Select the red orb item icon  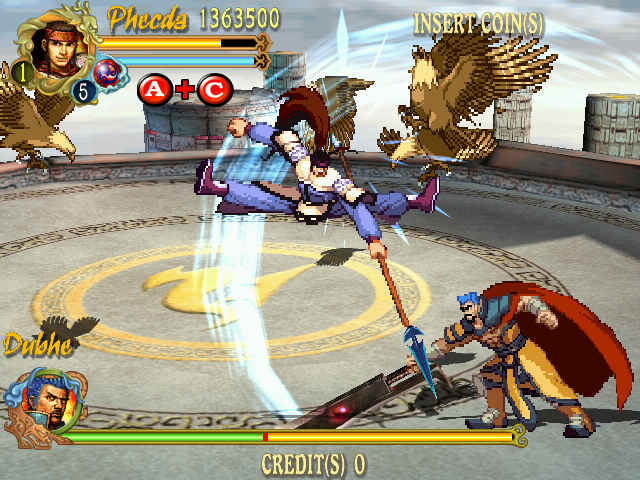(x=107, y=73)
